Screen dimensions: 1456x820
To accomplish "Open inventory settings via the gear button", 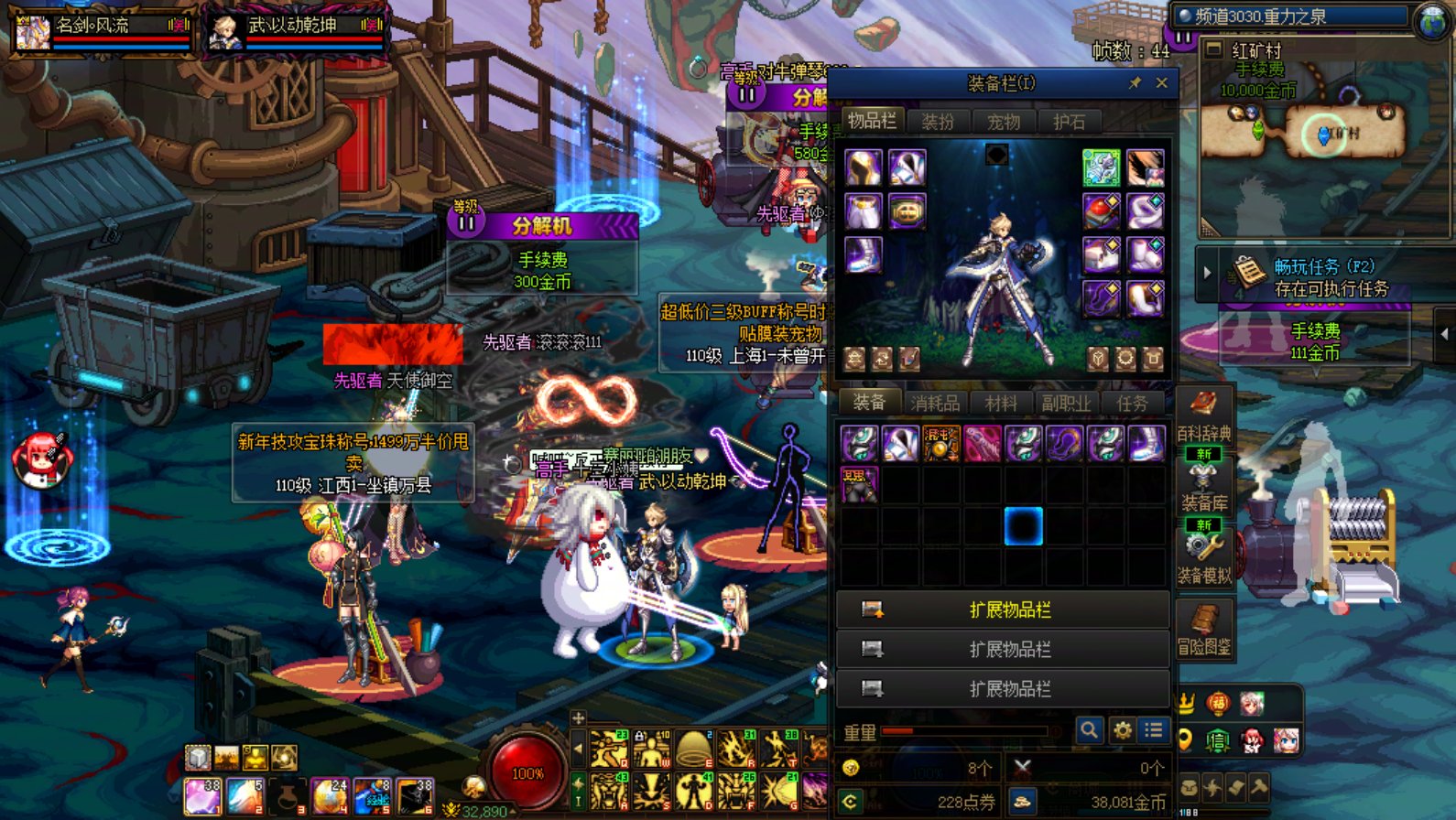I will pos(1122,730).
